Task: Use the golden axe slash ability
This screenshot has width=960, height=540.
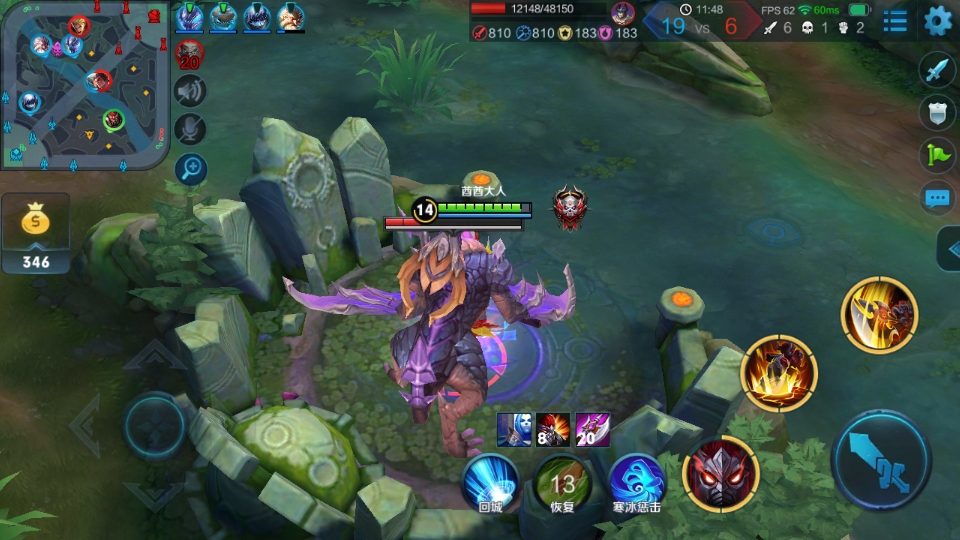Action: 879,314
